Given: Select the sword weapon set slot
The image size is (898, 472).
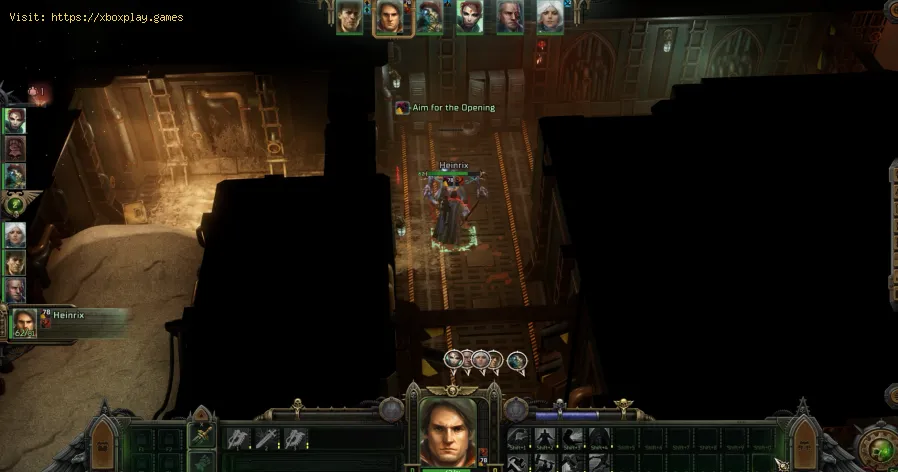Looking at the screenshot, I should click(202, 434).
